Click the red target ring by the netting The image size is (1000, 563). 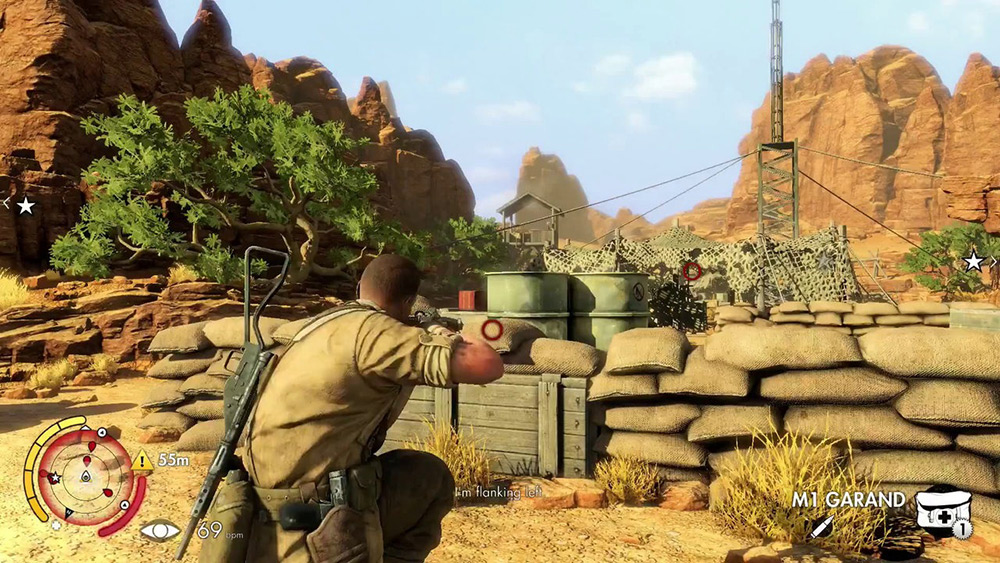coord(691,270)
